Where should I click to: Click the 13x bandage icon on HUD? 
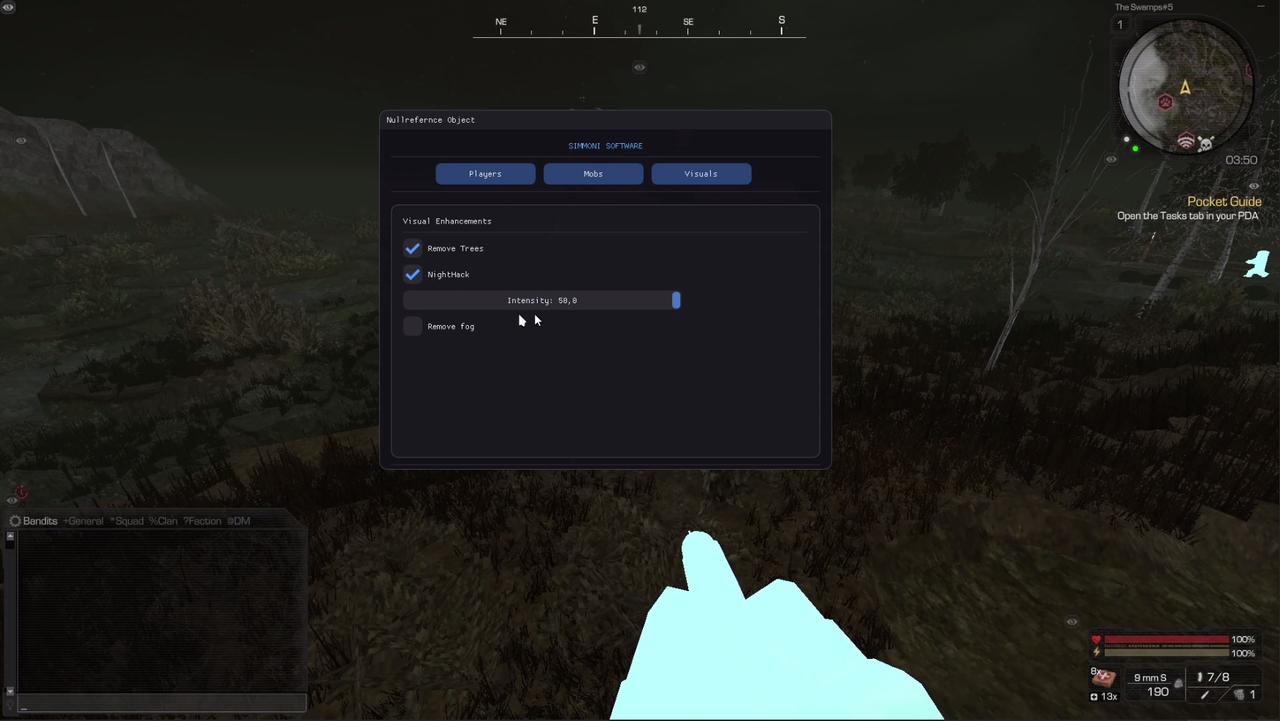(1094, 696)
